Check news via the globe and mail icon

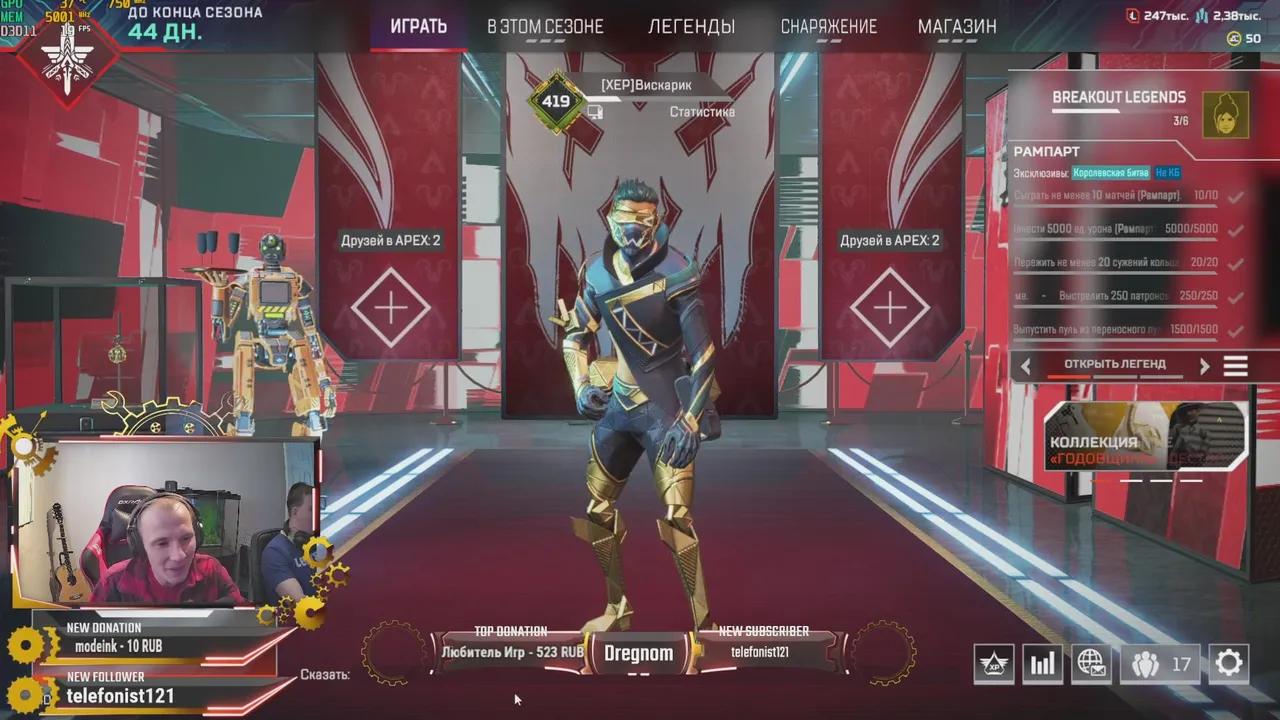(x=1091, y=663)
